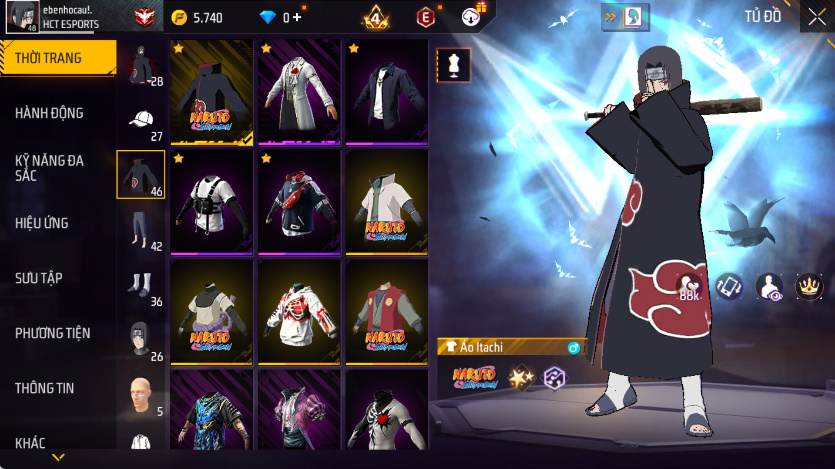835x469 pixels.
Task: Select the white coat with red tie
Action: [299, 92]
